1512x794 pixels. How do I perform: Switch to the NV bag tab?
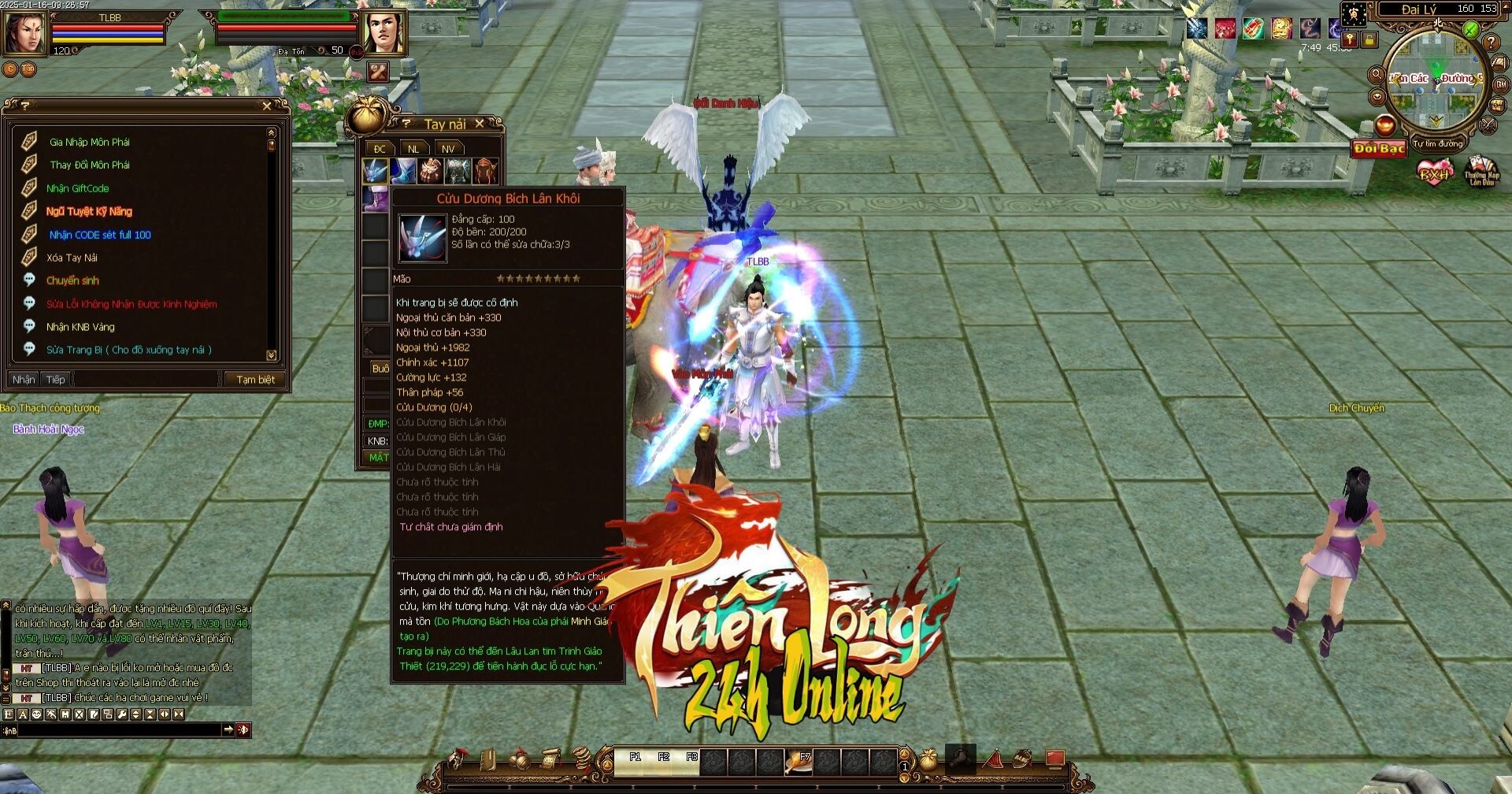coord(448,149)
